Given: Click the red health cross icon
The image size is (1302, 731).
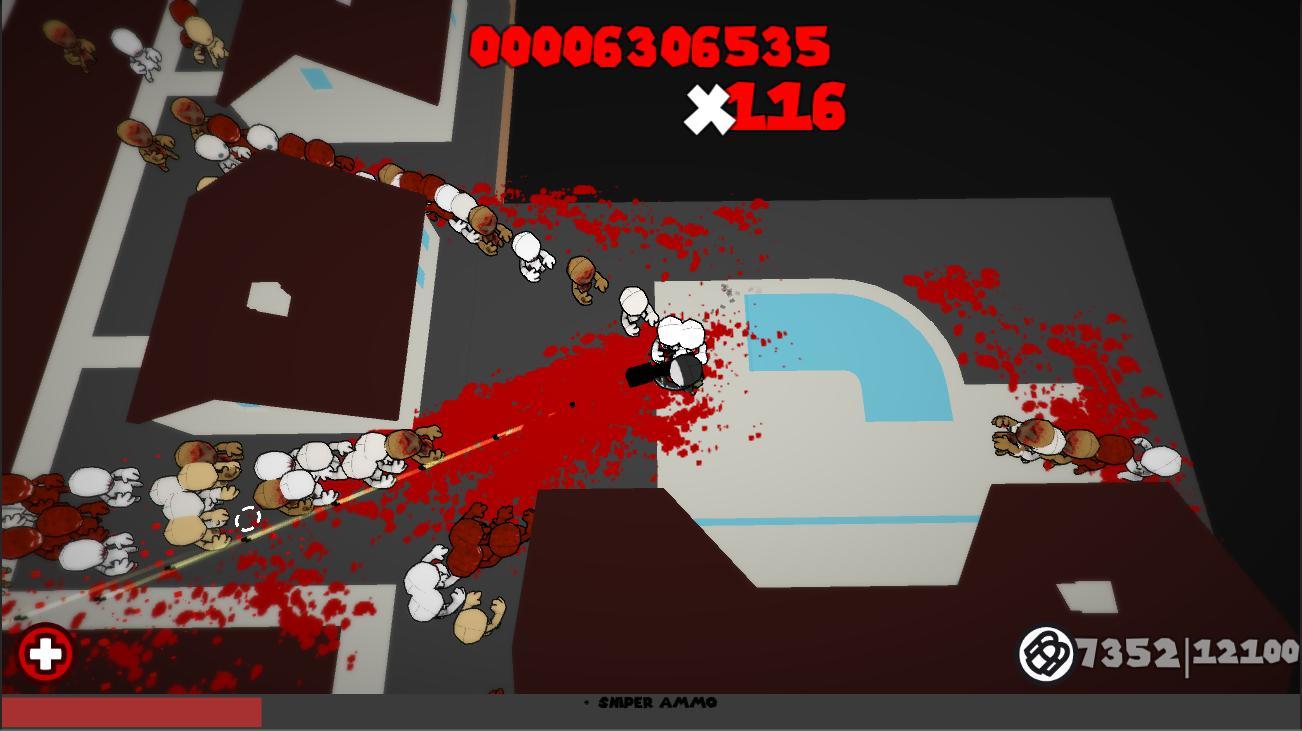Looking at the screenshot, I should [x=44, y=657].
